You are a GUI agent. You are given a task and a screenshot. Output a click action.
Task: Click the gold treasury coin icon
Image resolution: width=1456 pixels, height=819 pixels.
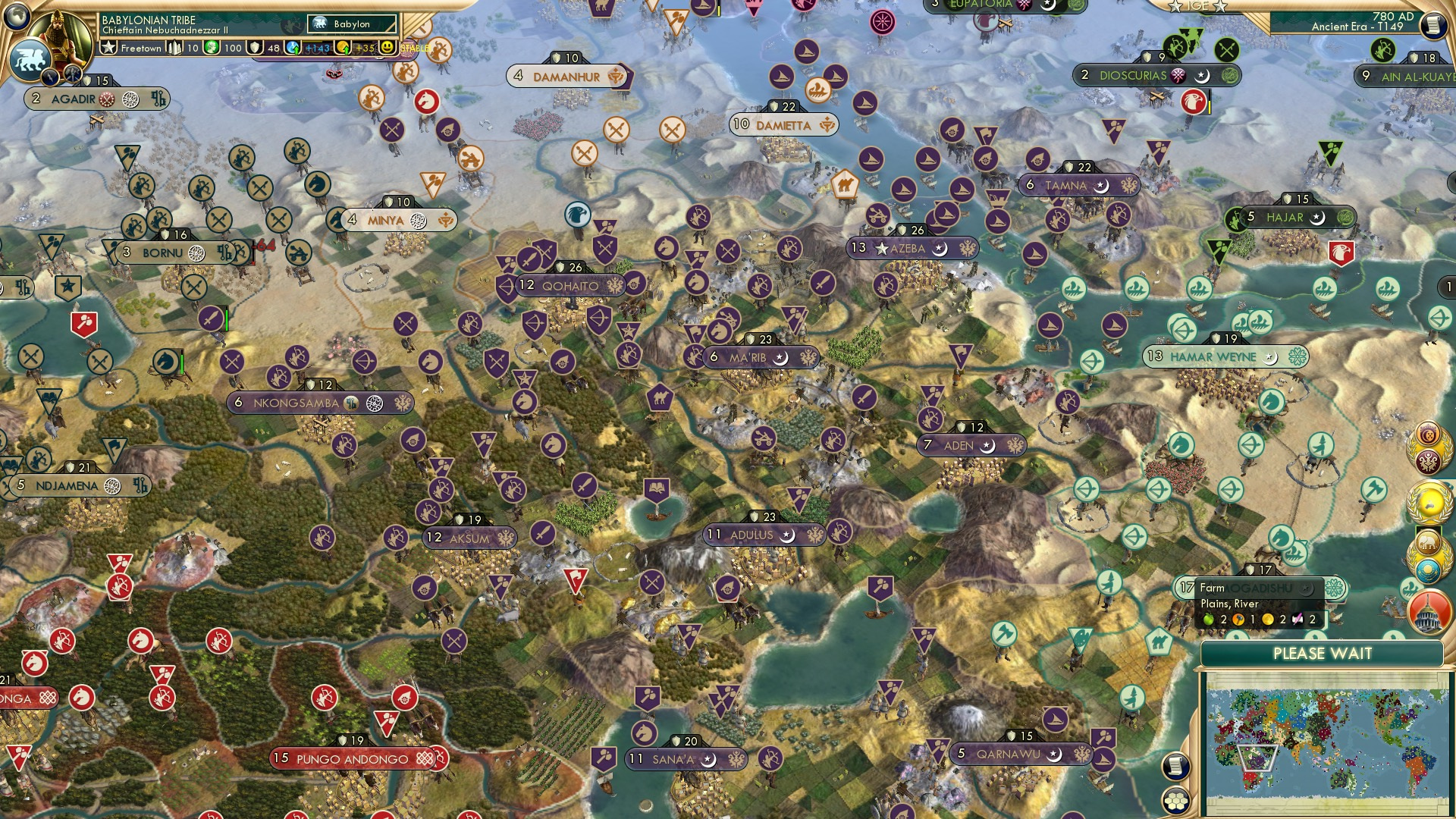point(212,47)
